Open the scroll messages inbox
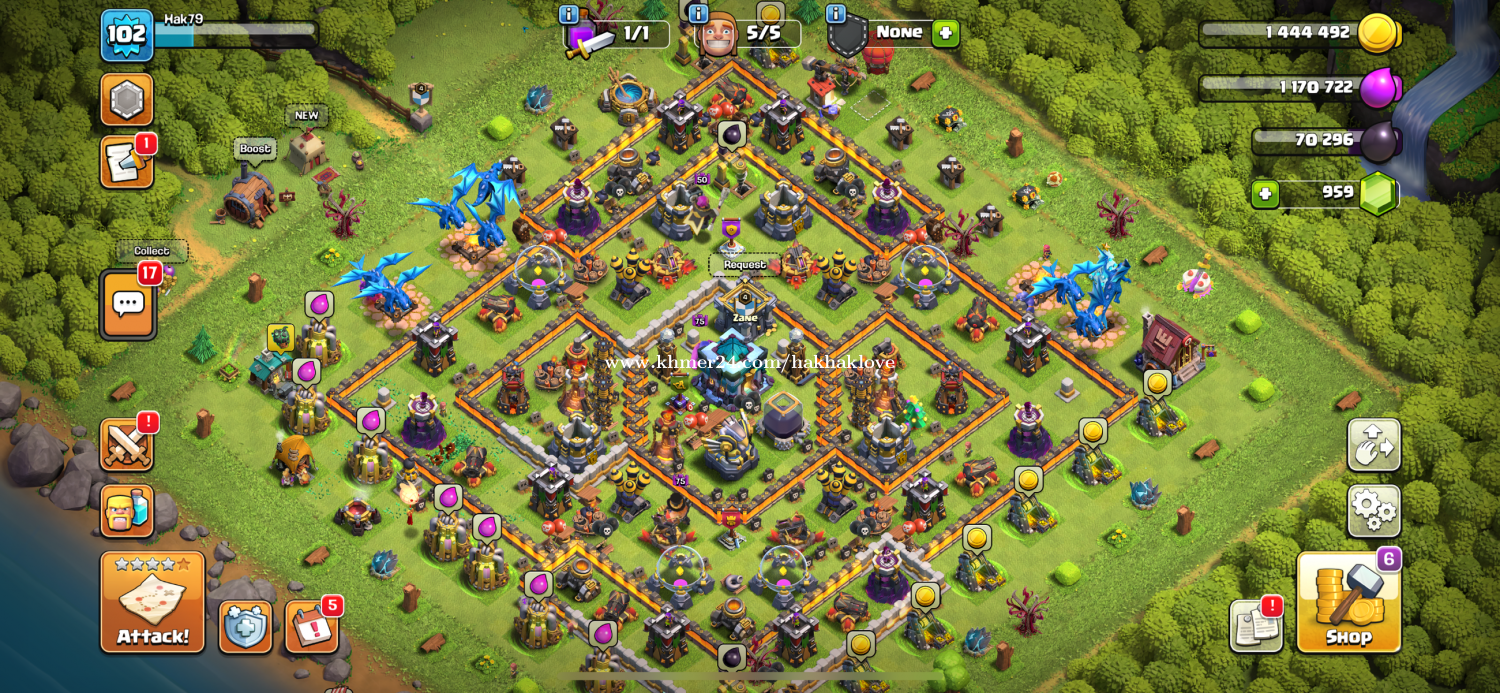 tap(126, 163)
